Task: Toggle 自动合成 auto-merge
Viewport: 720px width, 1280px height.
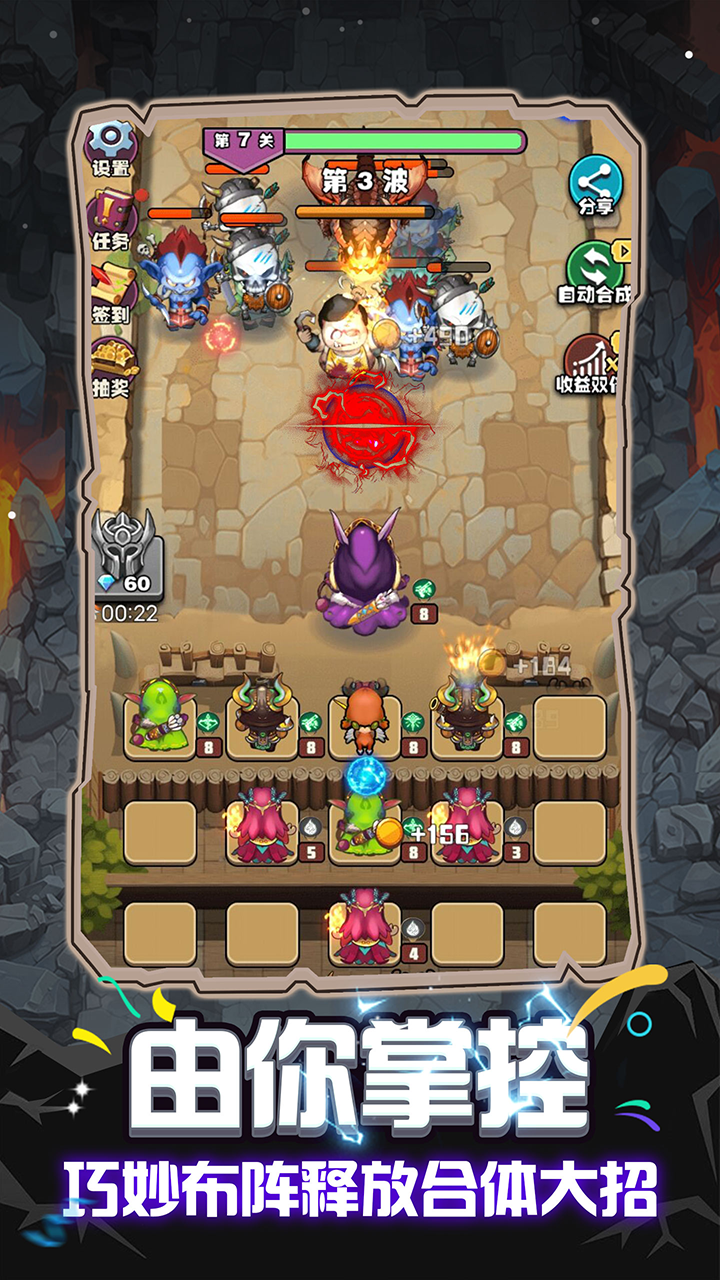Action: [x=596, y=270]
